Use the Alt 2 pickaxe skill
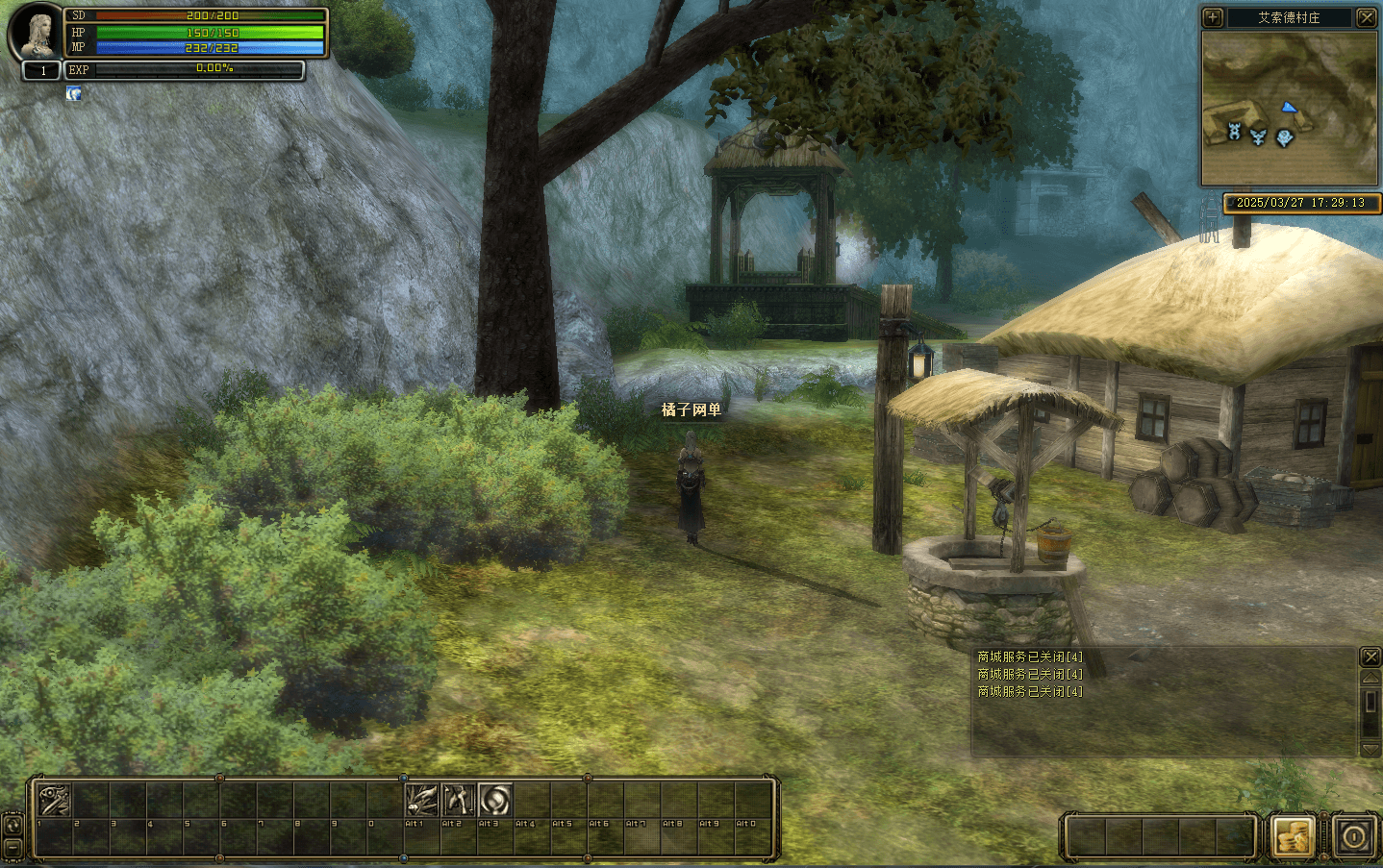The height and width of the screenshot is (868, 1383). pos(458,800)
